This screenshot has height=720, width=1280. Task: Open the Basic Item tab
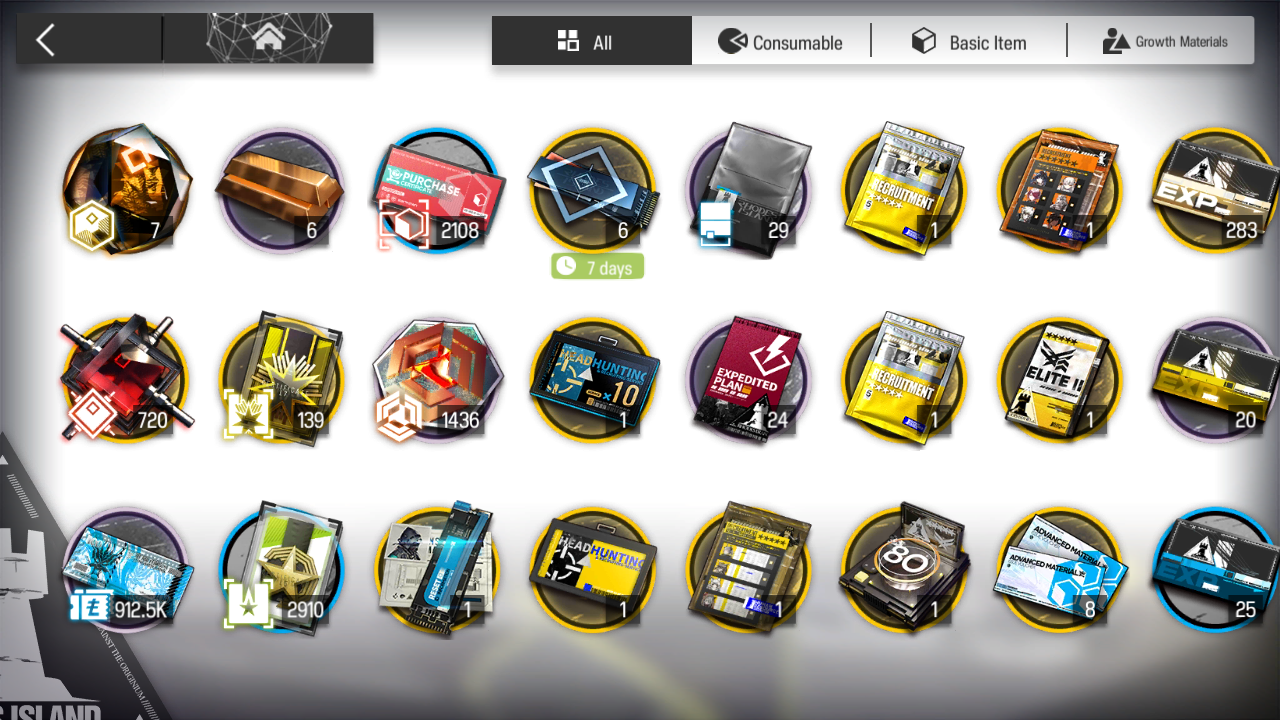point(969,42)
